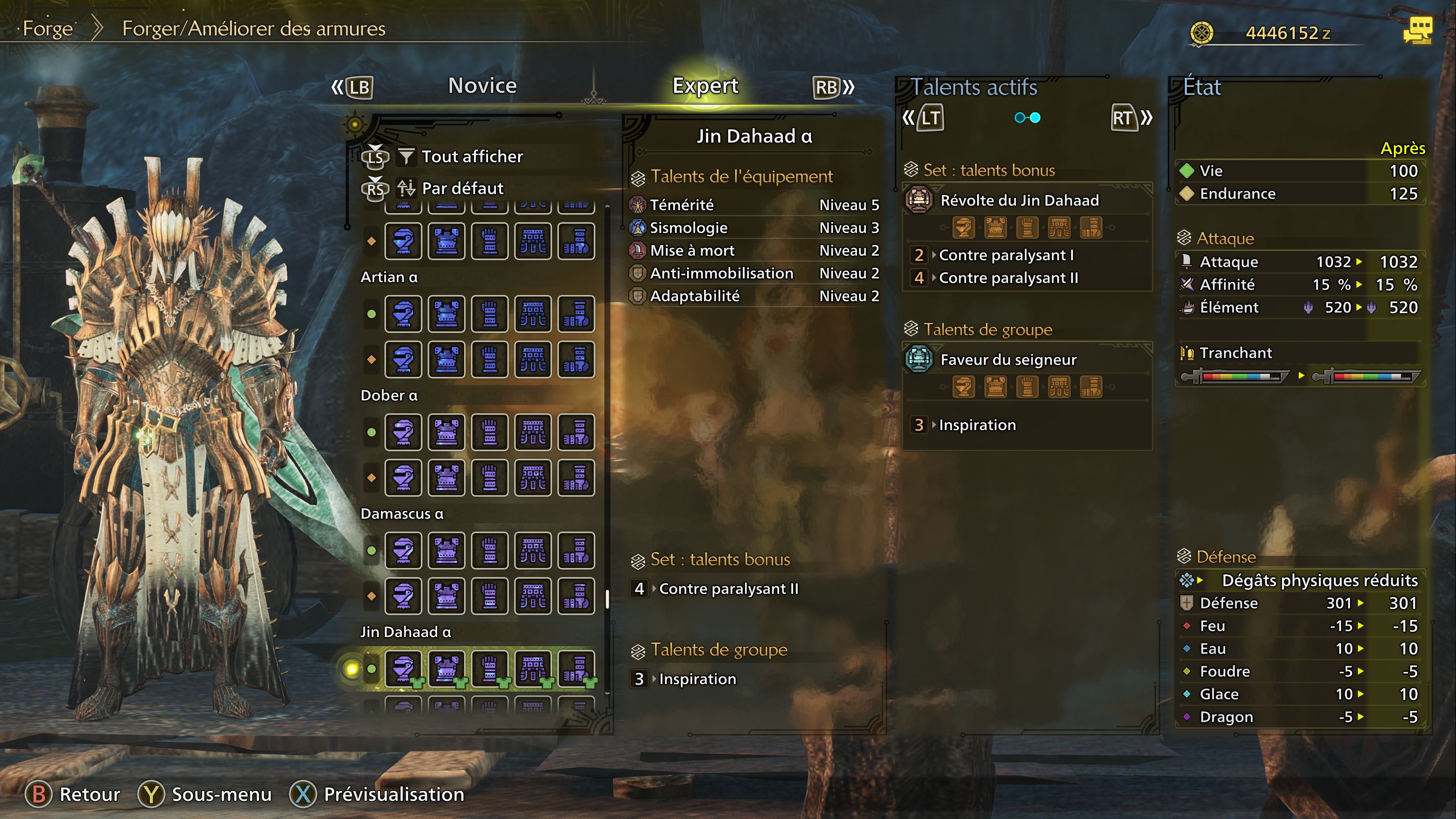Select the Damascus α waist armor icon

point(532,550)
